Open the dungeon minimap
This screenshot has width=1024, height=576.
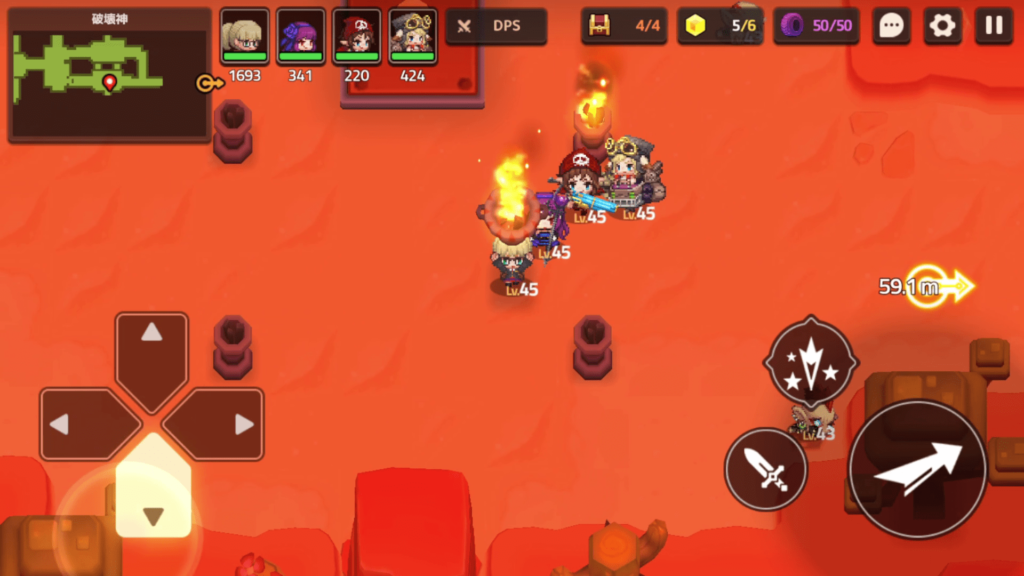(109, 73)
